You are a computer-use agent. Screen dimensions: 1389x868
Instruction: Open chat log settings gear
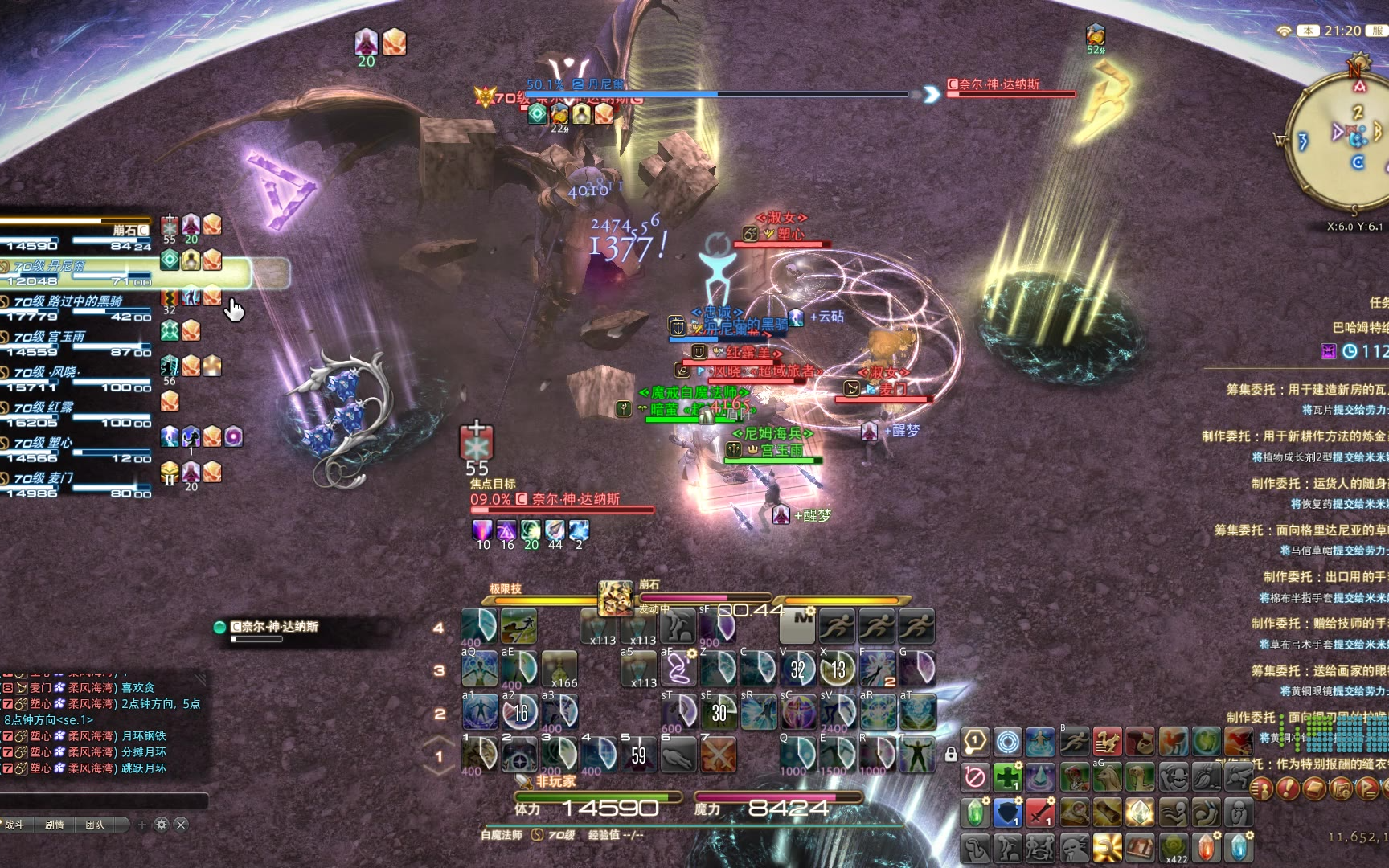(161, 825)
